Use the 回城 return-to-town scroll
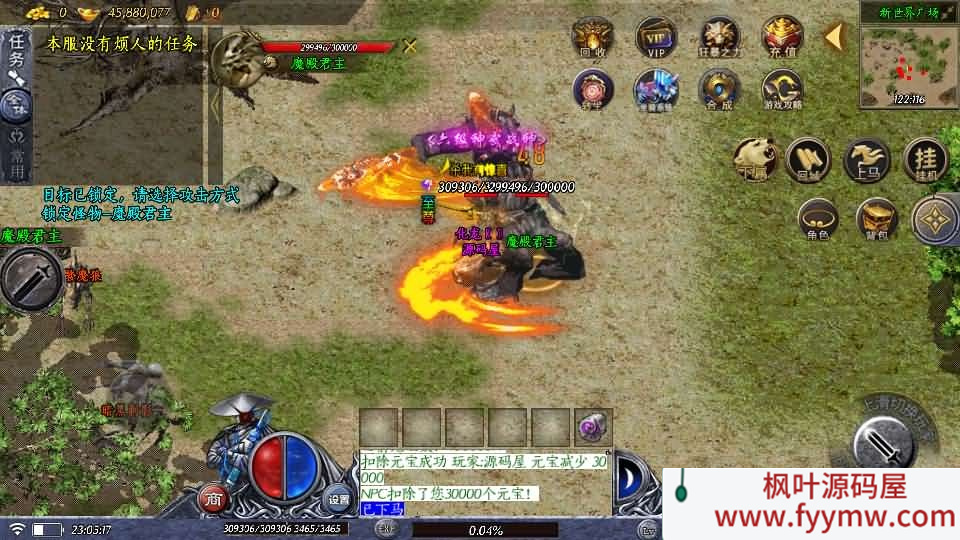This screenshot has width=960, height=540. point(808,159)
